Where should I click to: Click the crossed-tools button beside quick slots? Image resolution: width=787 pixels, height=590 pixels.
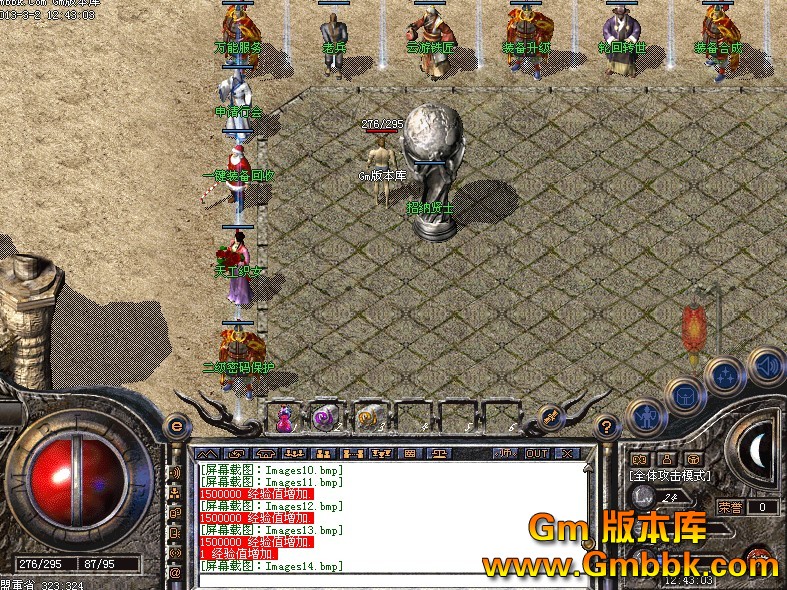click(x=549, y=416)
